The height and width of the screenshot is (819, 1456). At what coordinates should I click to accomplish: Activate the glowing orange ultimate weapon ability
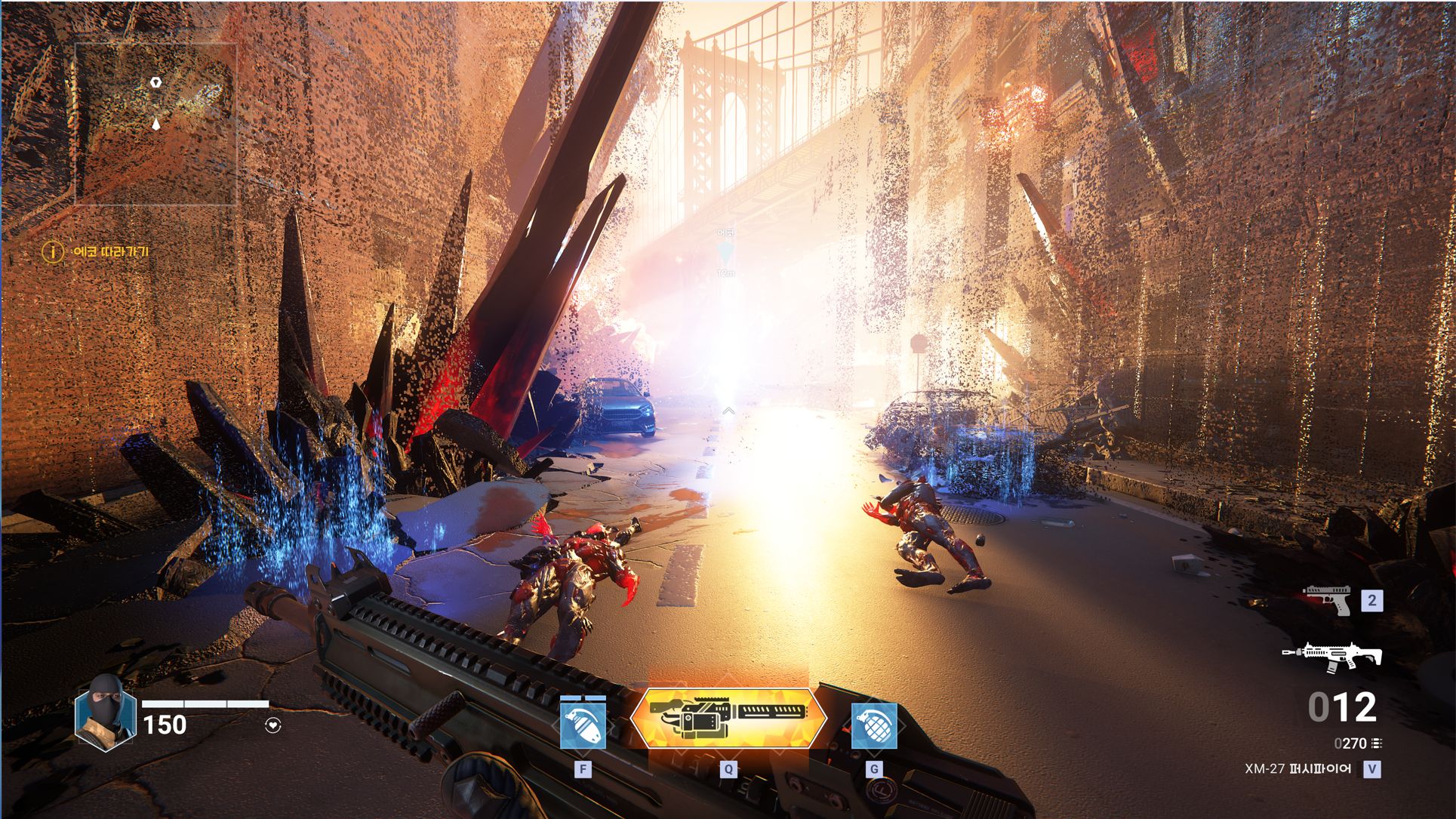pos(728,718)
